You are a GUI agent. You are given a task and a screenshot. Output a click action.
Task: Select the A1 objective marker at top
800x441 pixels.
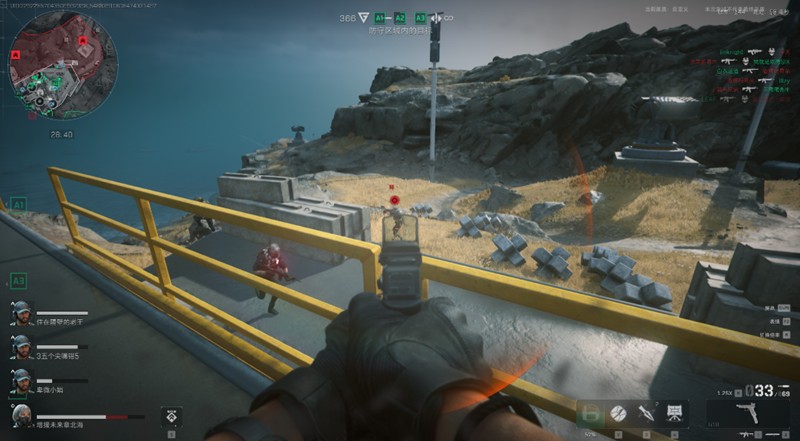[x=380, y=18]
